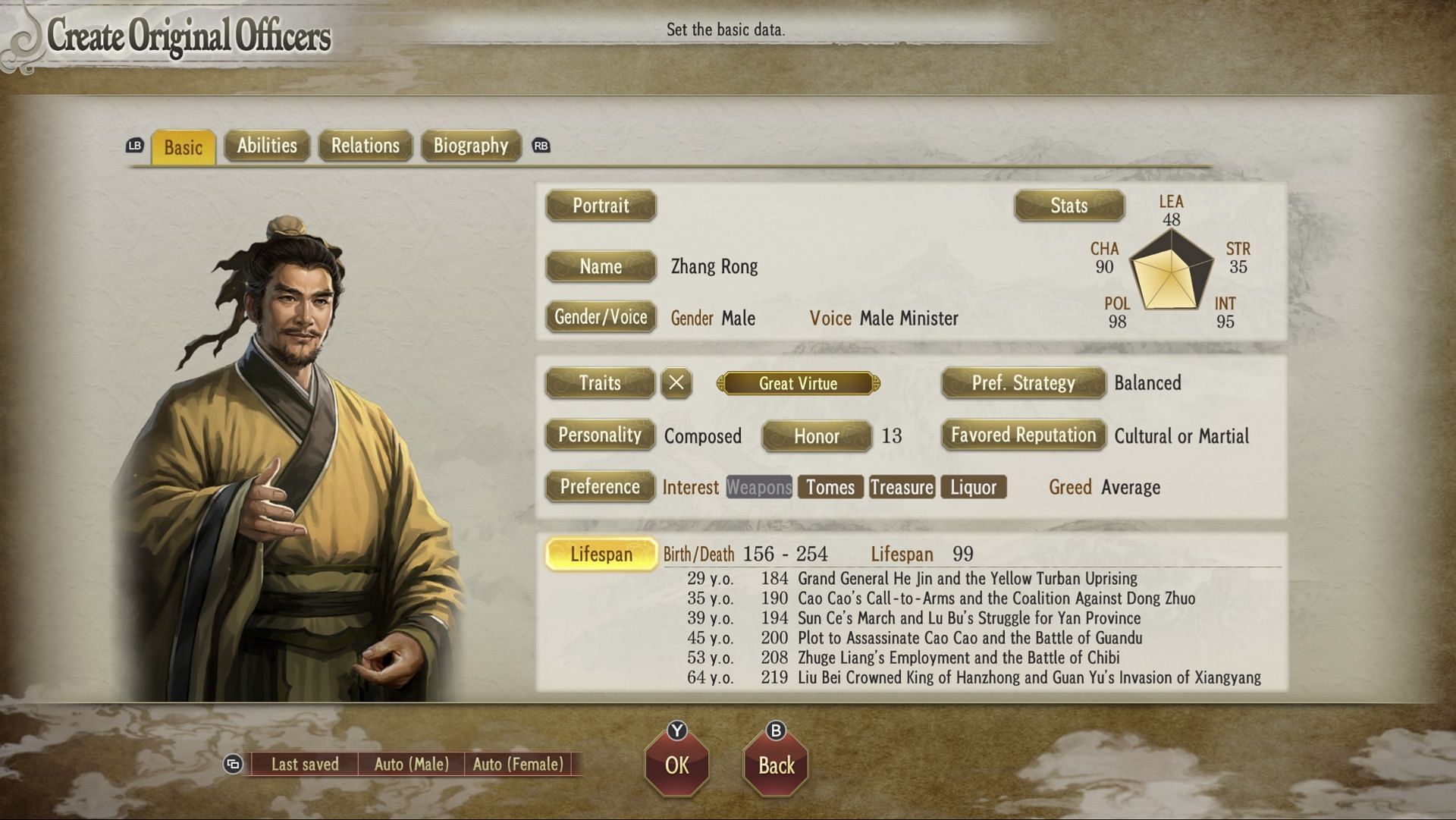
Task: Show the Biography tab
Action: [x=470, y=146]
